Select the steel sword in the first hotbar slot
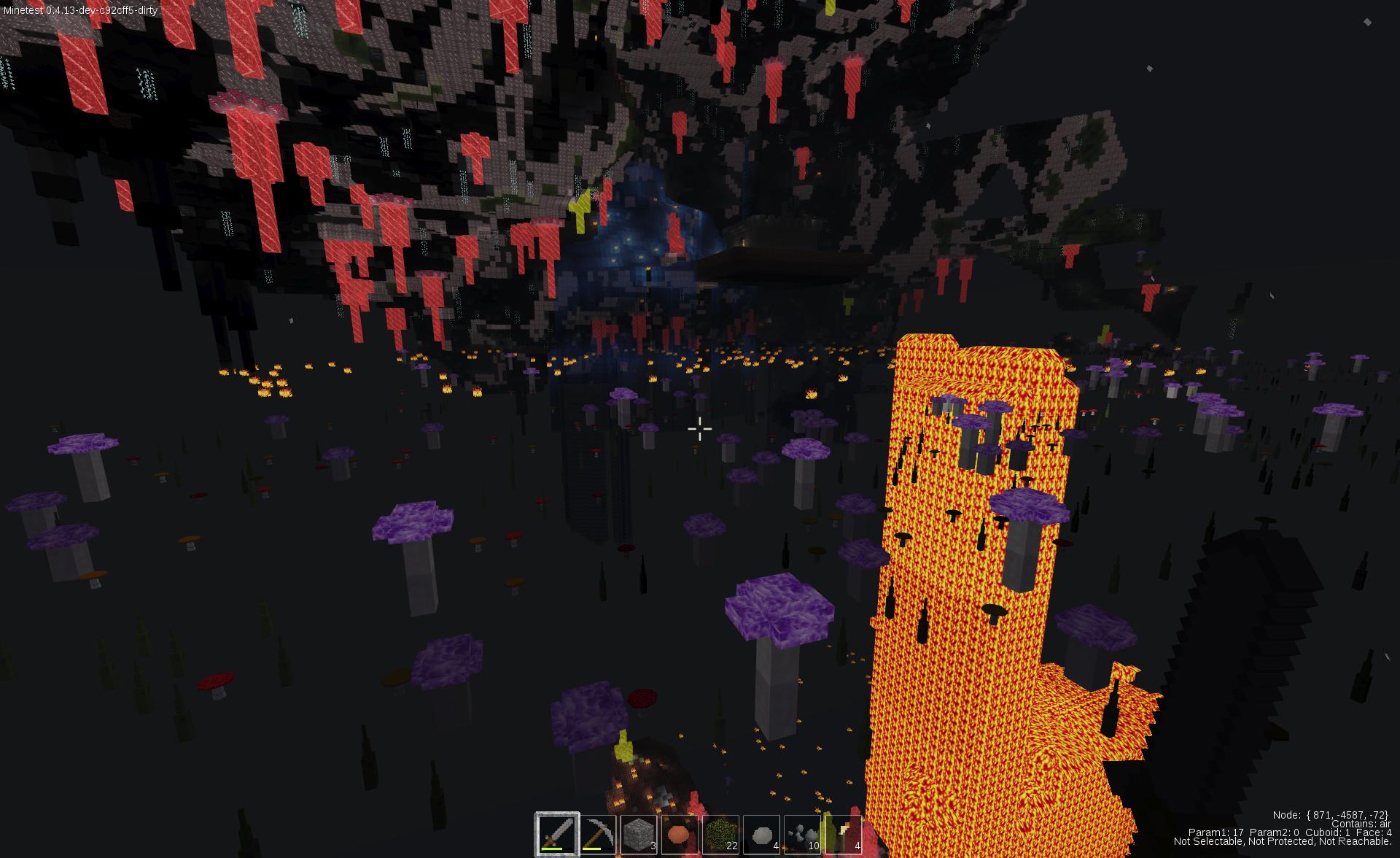1400x858 pixels. [x=557, y=835]
